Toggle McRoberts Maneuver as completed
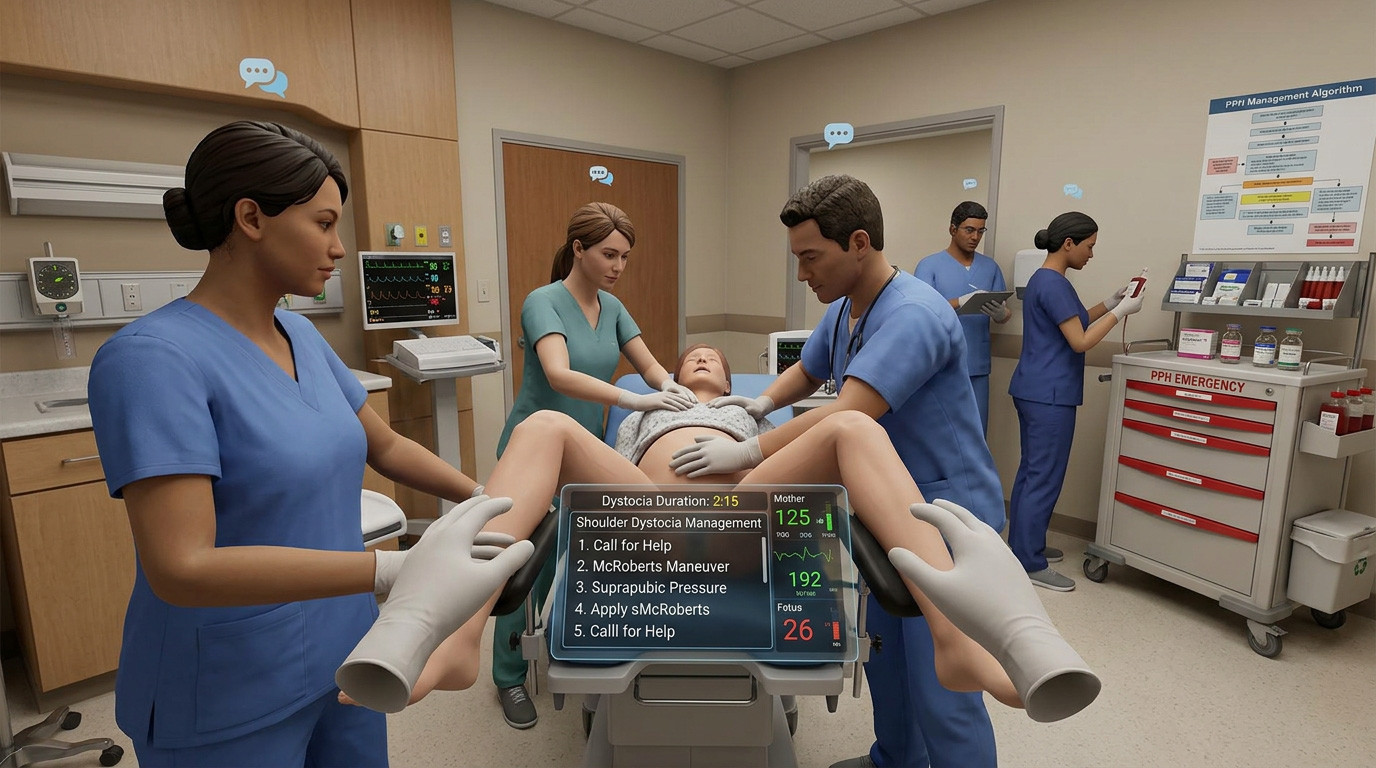The image size is (1376, 768). (655, 565)
